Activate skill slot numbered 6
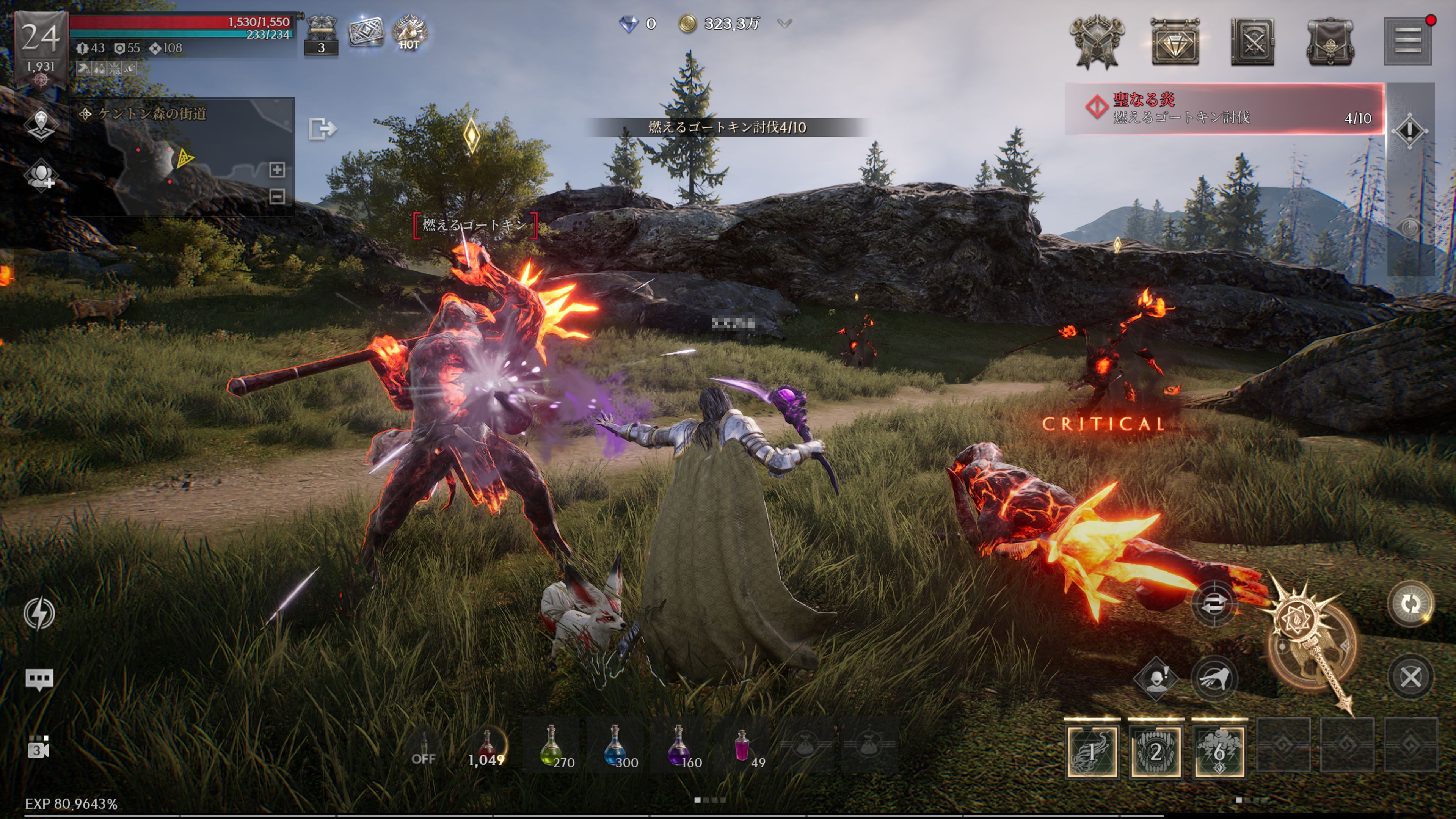 click(x=1219, y=752)
